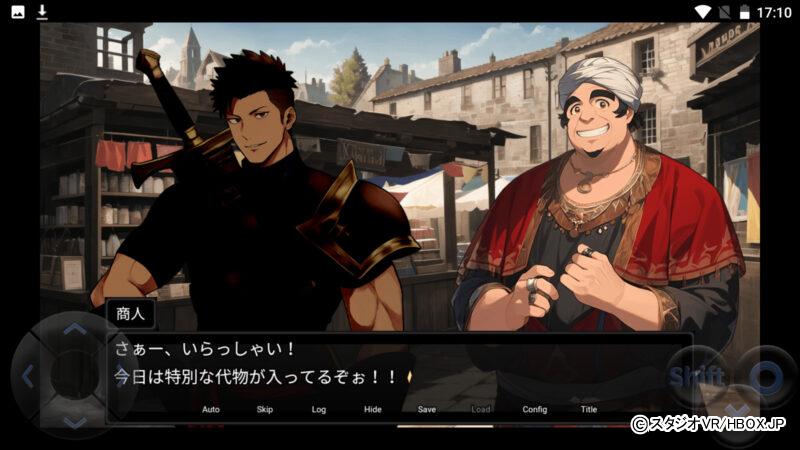
Task: Skip the dialogue
Action: (x=265, y=409)
